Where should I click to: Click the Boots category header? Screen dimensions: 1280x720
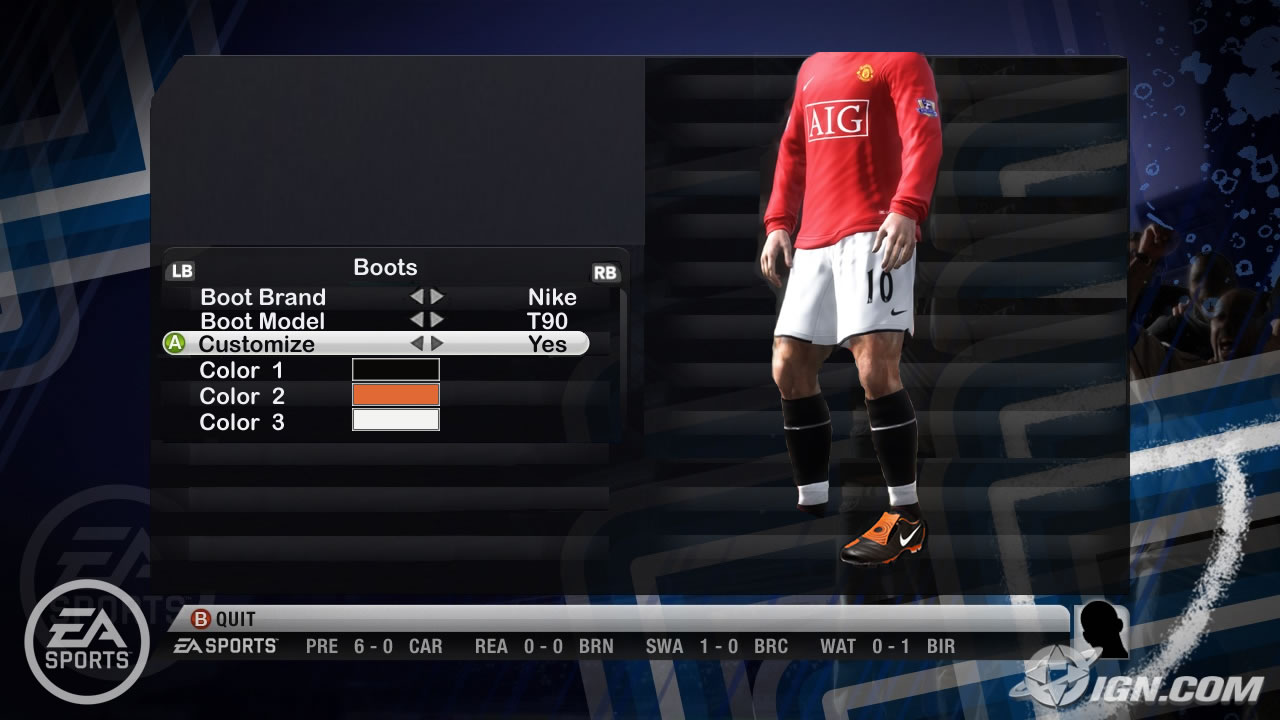tap(385, 268)
